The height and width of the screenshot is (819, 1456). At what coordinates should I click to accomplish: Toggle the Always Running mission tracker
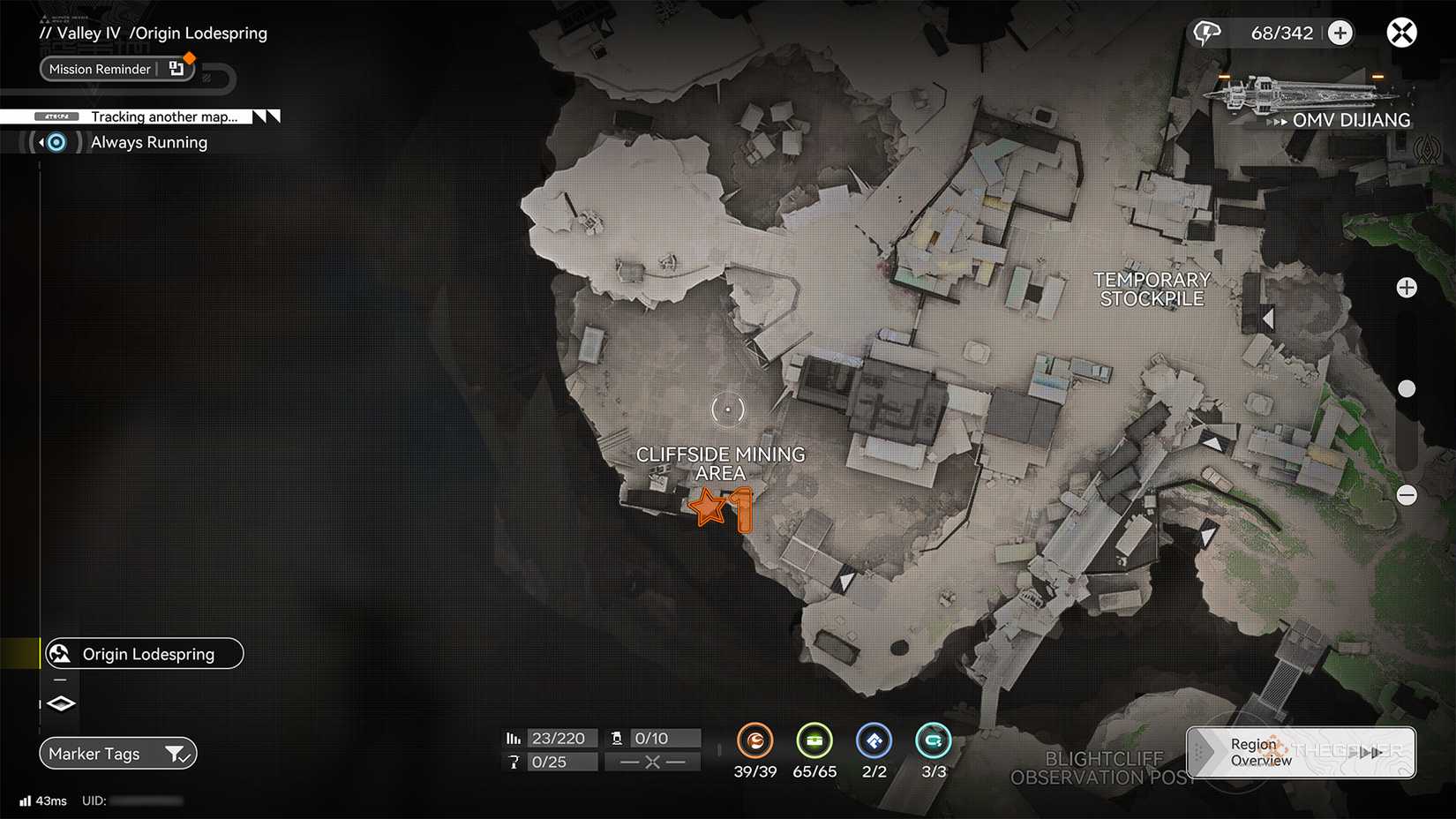(55, 141)
